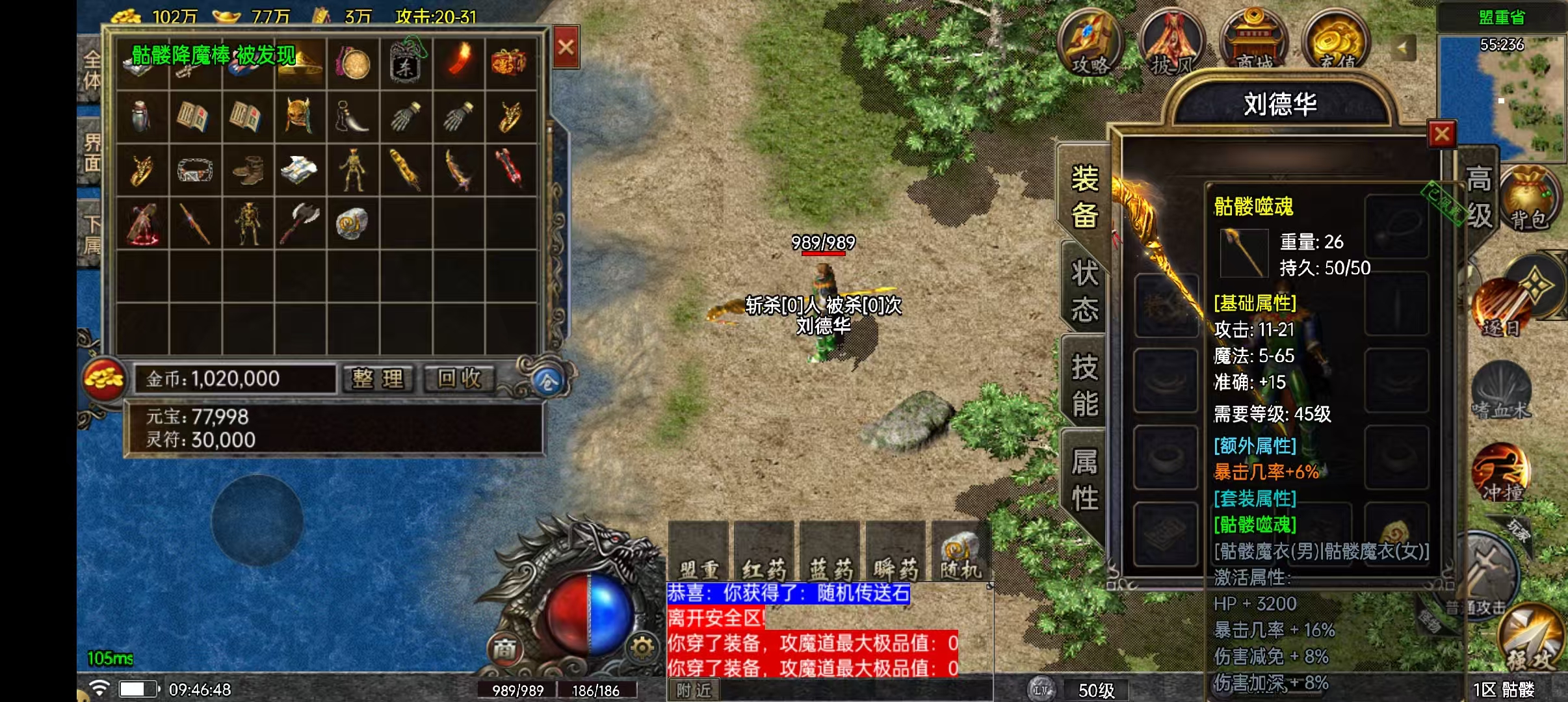Select the golden horned helmet in bag

click(298, 116)
